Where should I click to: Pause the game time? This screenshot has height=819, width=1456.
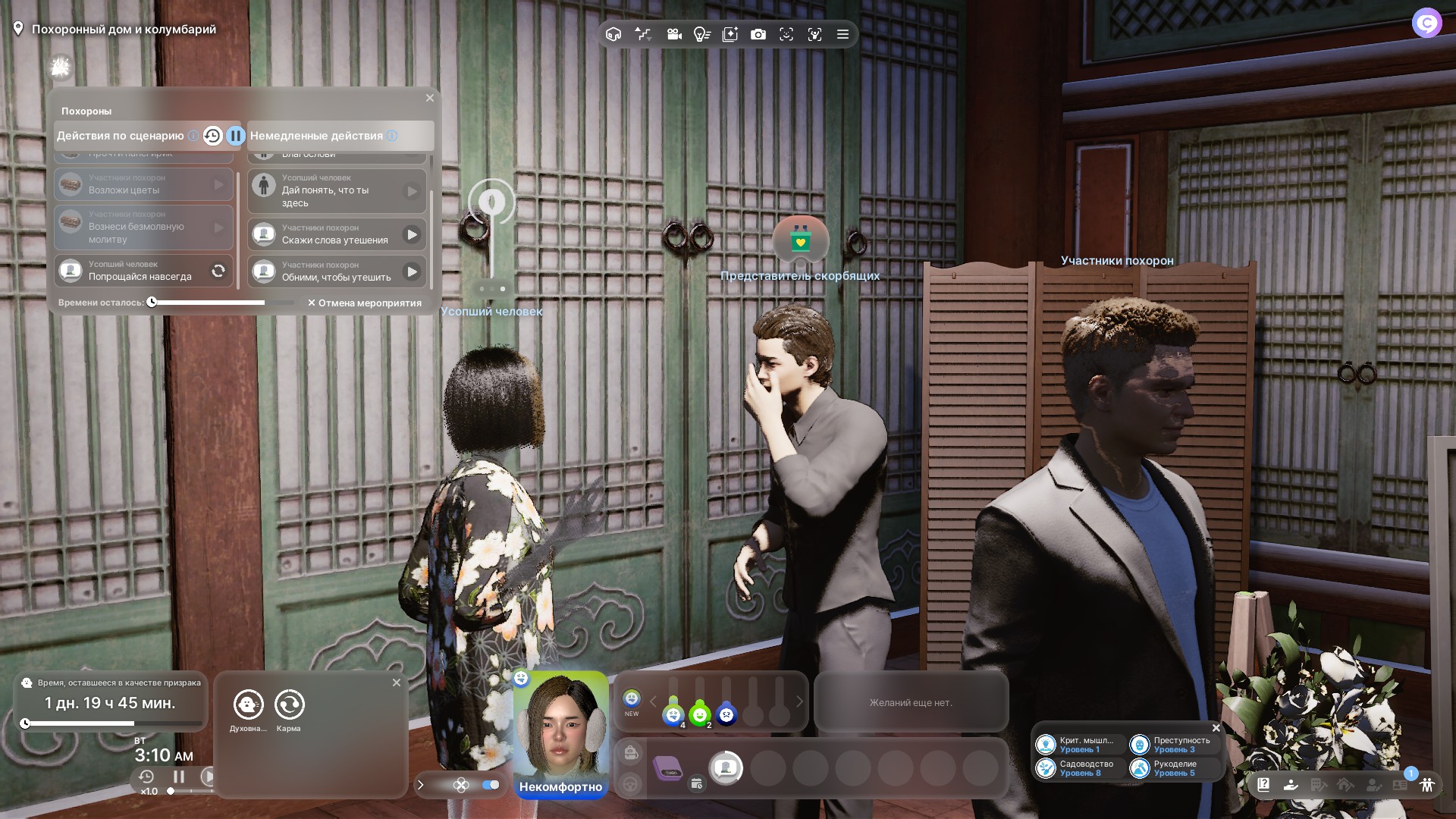point(179,777)
